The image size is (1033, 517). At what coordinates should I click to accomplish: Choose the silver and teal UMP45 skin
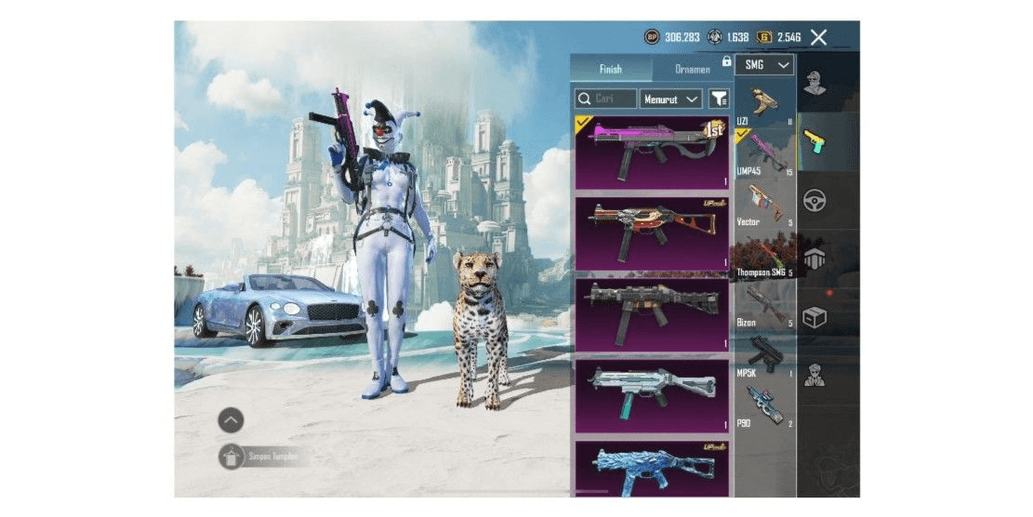tap(651, 395)
